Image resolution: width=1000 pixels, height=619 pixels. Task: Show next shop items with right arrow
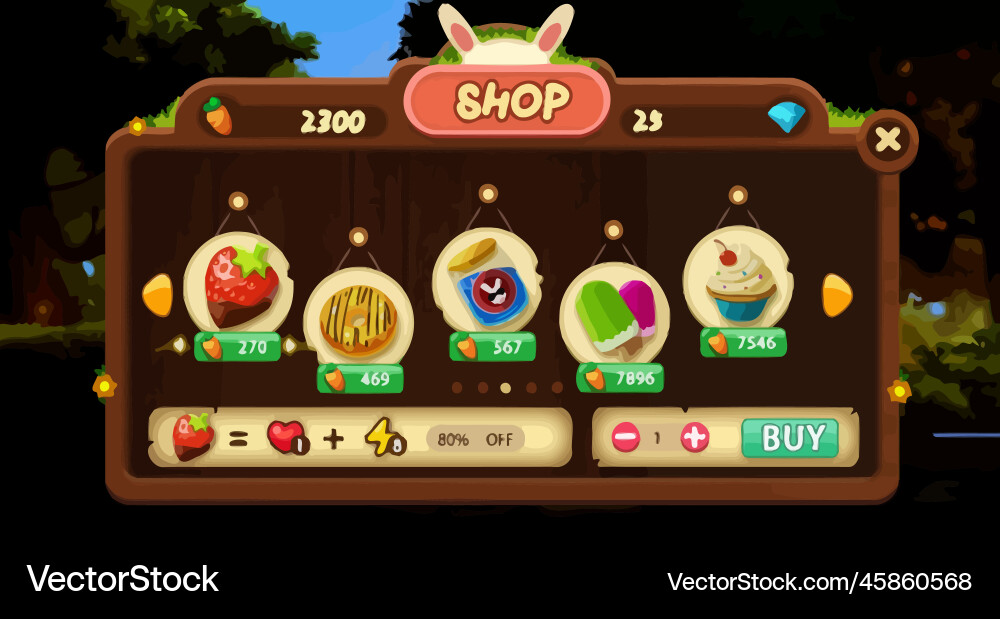point(836,295)
